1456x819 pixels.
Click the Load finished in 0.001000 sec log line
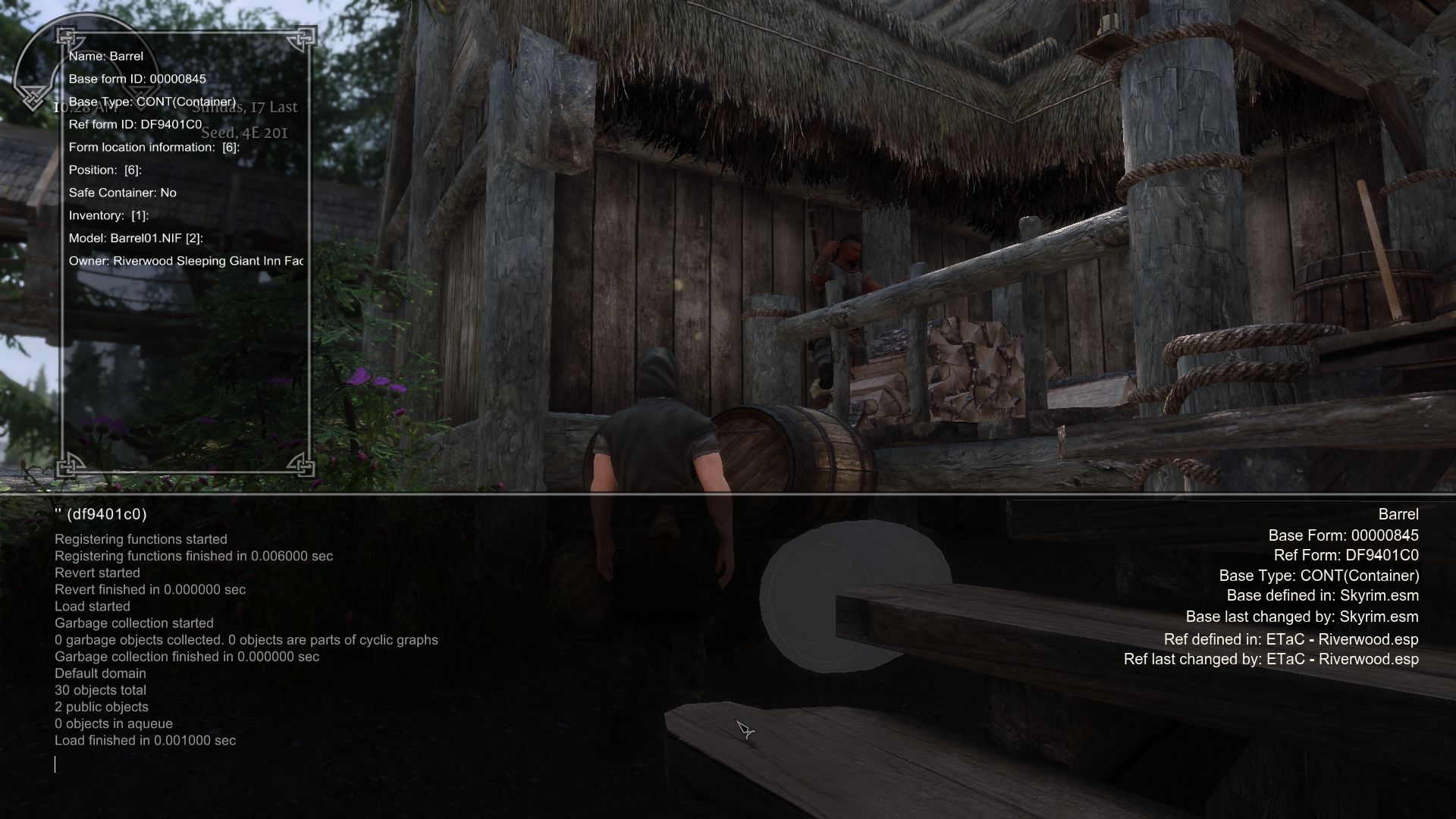click(x=144, y=740)
